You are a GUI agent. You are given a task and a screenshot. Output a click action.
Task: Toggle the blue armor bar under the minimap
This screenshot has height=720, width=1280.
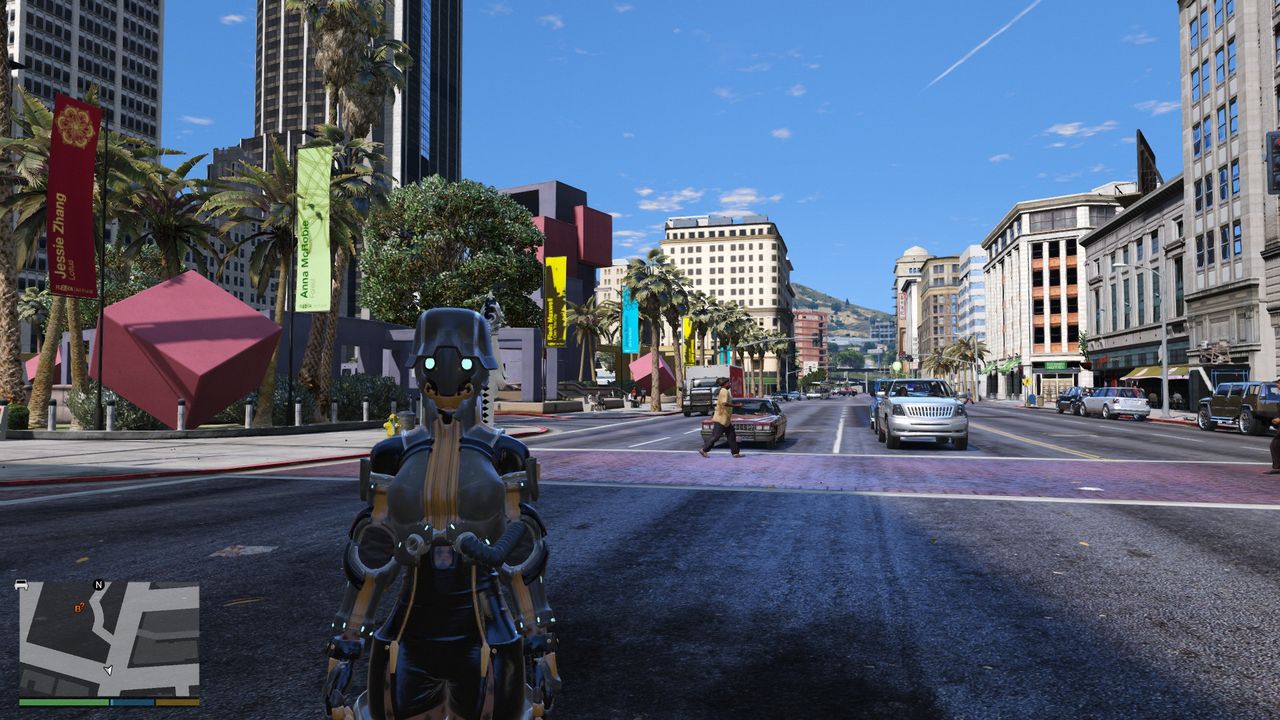(131, 701)
